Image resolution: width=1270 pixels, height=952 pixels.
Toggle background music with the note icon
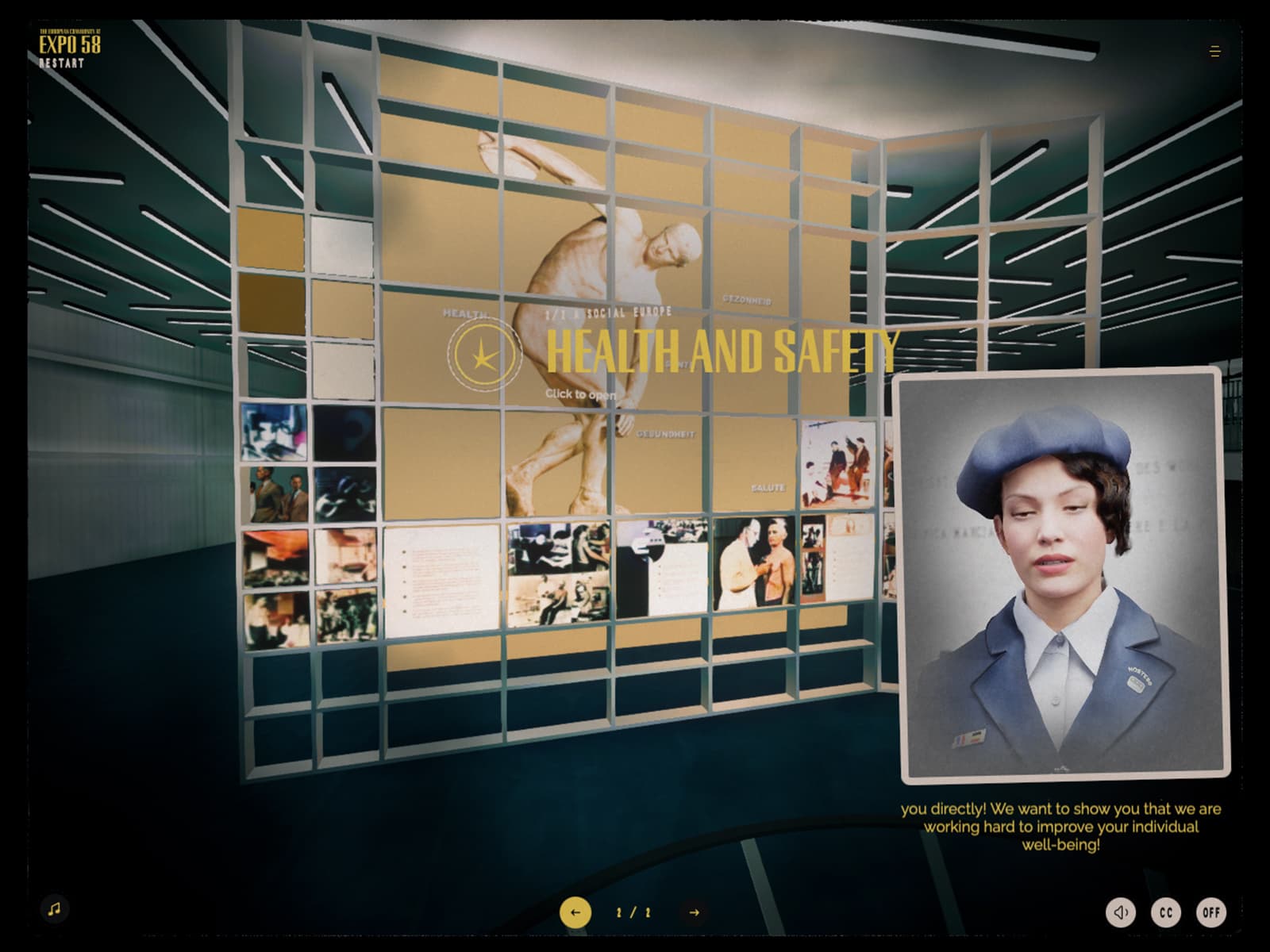coord(54,908)
